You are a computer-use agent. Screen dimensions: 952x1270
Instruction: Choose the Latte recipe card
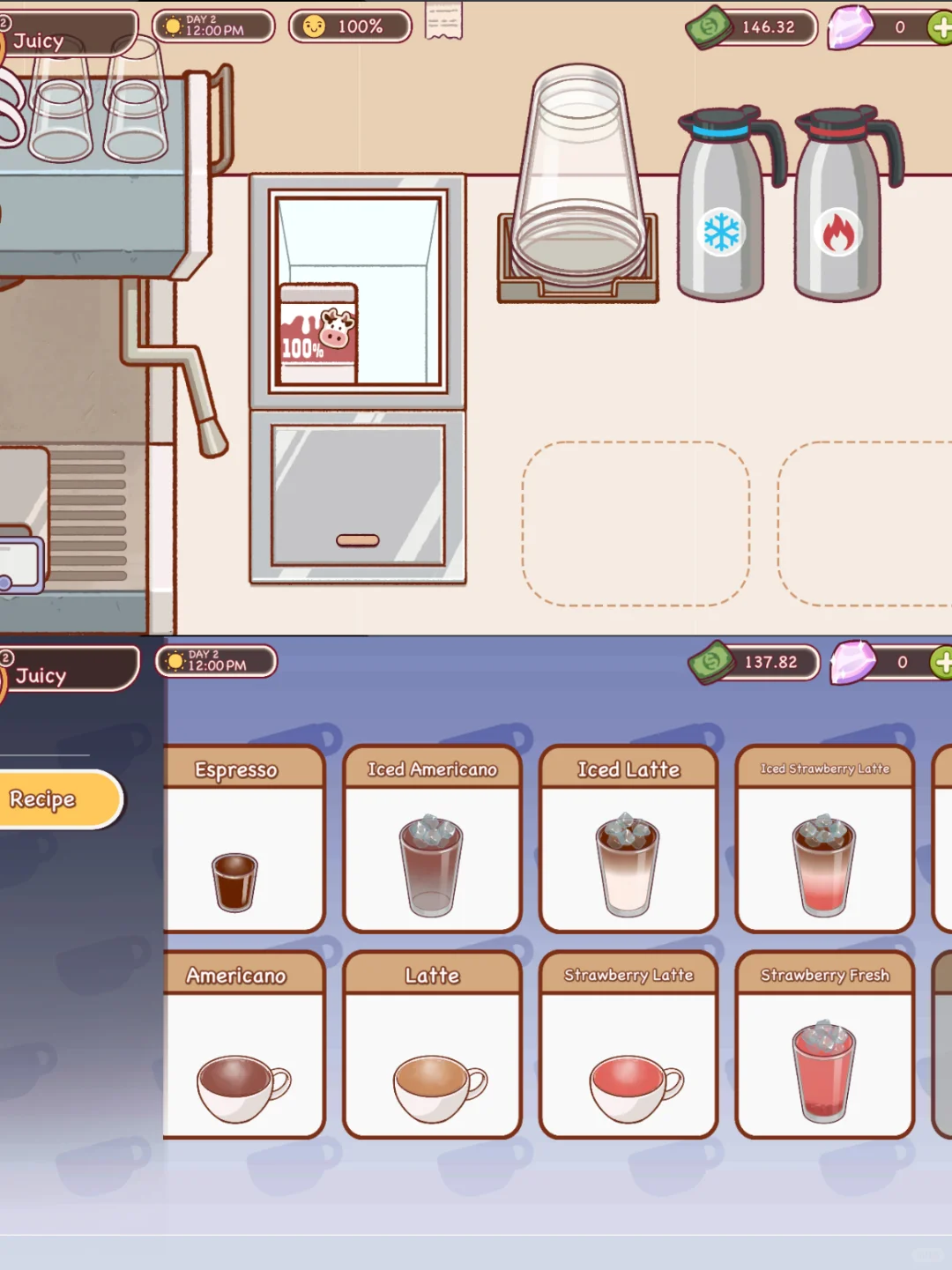[432, 1045]
